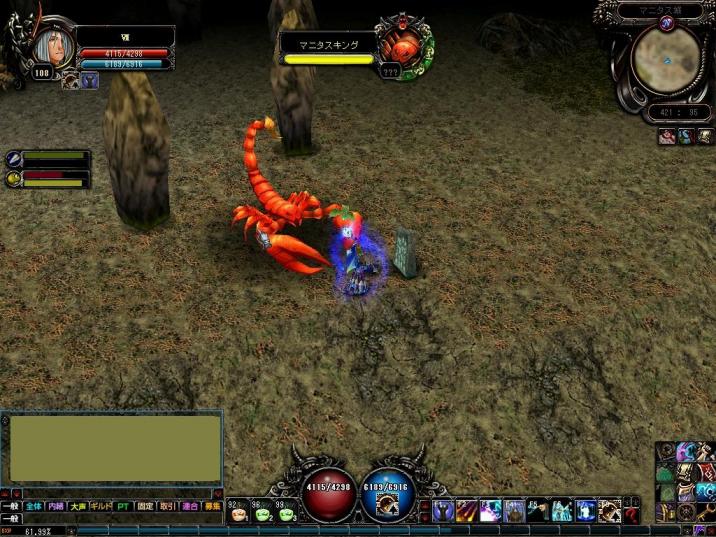Click the red question mark help icon
Screen dimensions: 716x537
[x=631, y=515]
